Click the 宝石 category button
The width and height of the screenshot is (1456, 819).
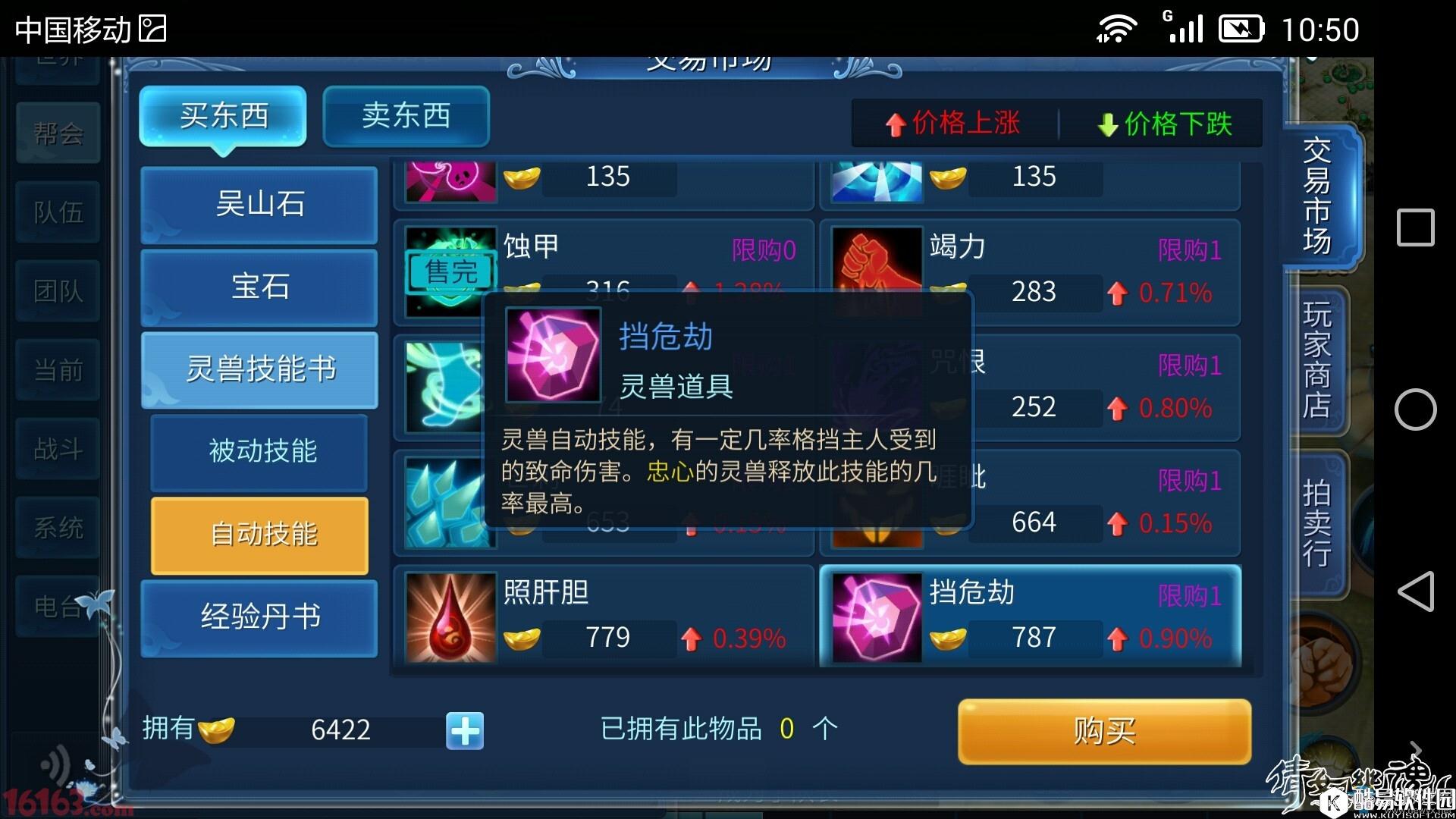point(259,287)
